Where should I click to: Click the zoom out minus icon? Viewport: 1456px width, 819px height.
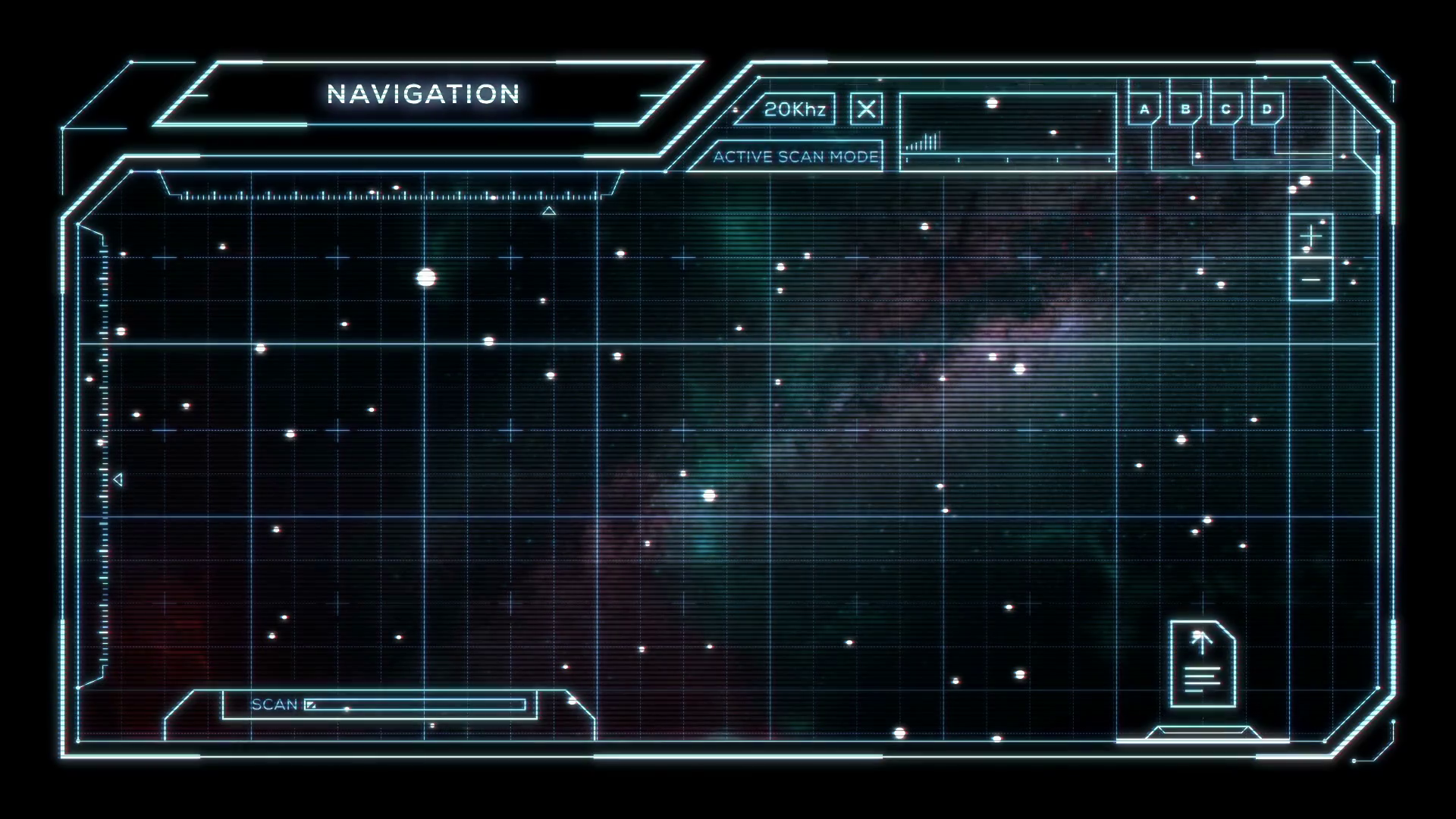[x=1310, y=281]
